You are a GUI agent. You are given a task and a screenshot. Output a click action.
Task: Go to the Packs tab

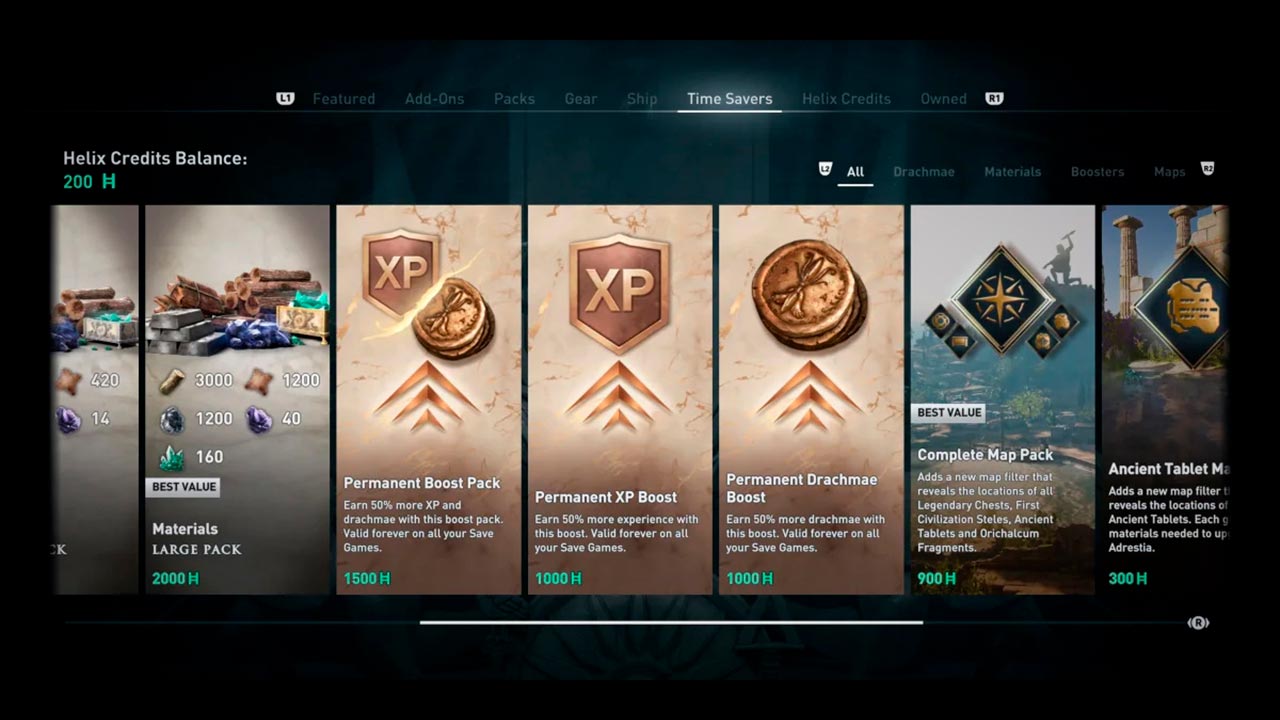(514, 99)
